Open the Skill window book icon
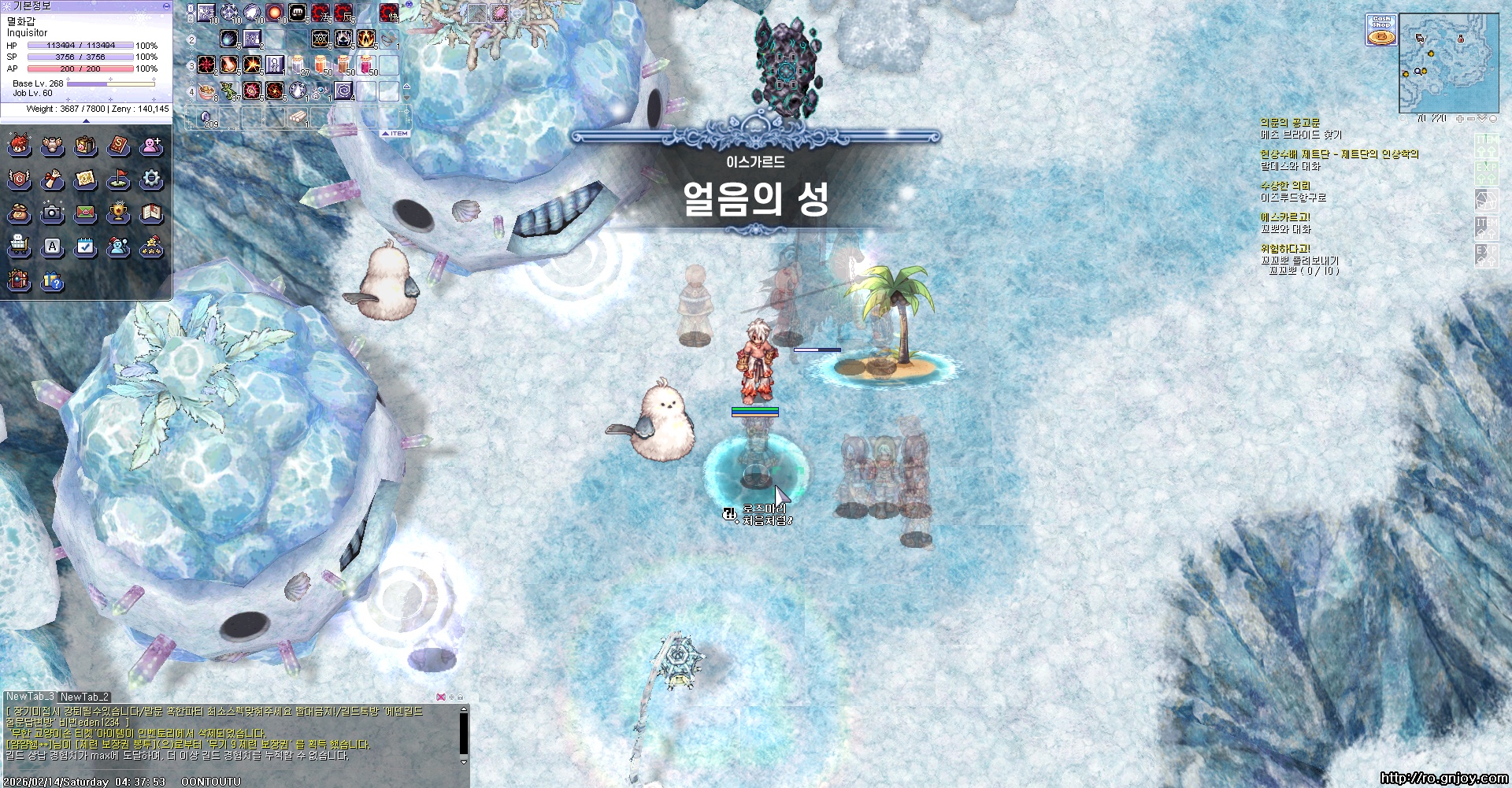This screenshot has height=788, width=1512. click(x=119, y=146)
